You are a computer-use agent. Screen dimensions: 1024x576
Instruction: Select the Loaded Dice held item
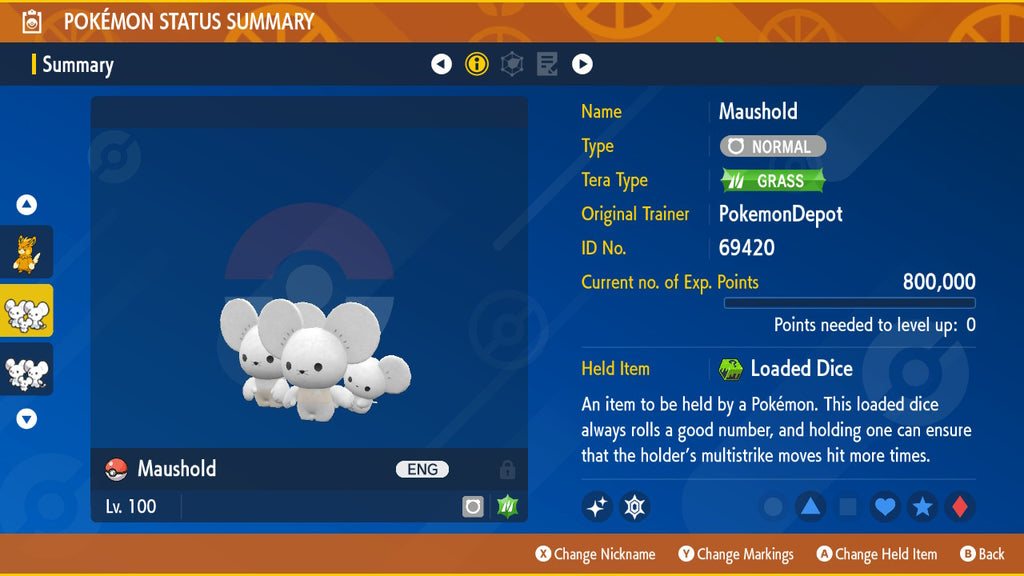click(x=786, y=369)
